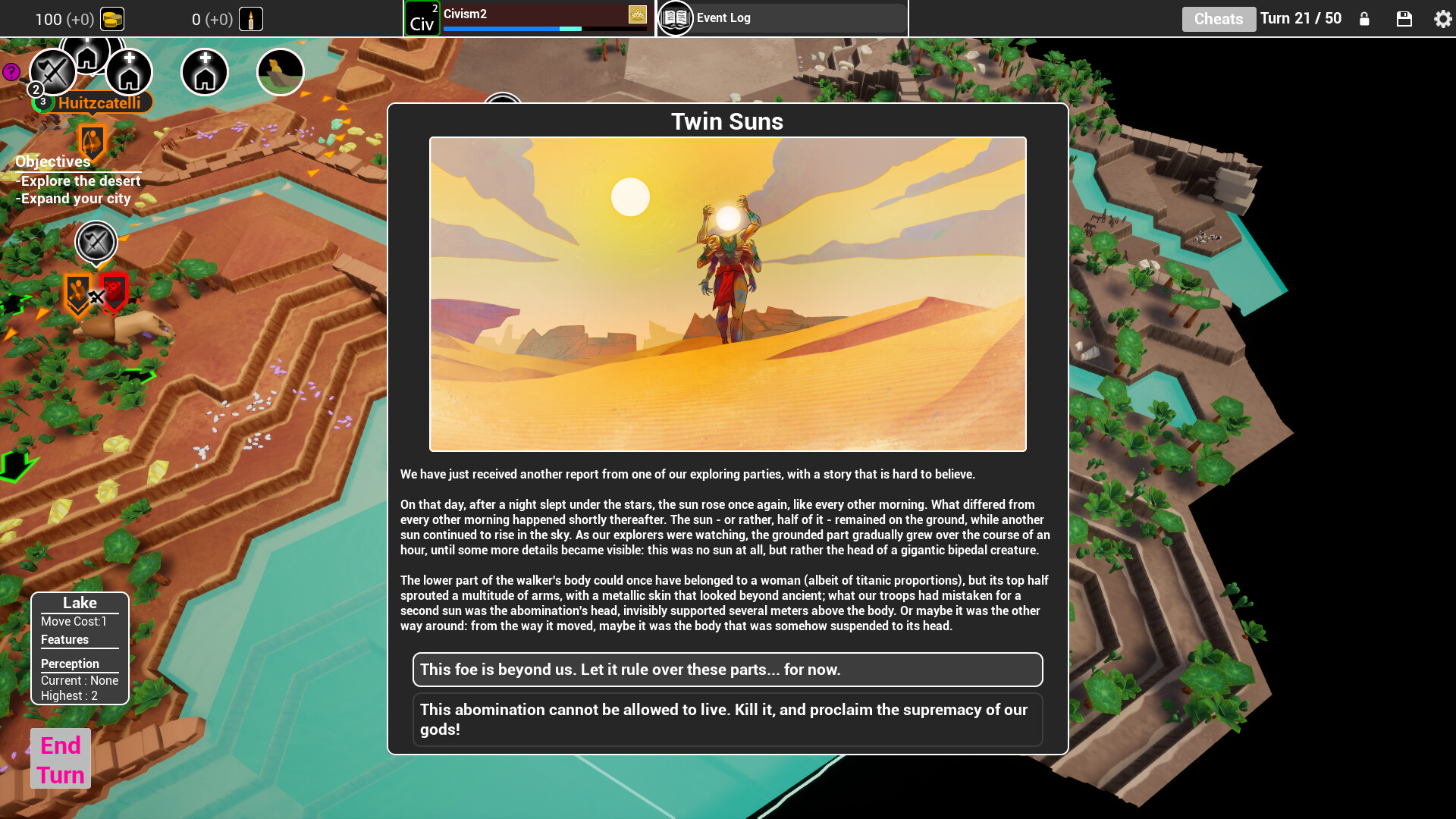
Task: Open the settings gear icon
Action: tap(1442, 19)
